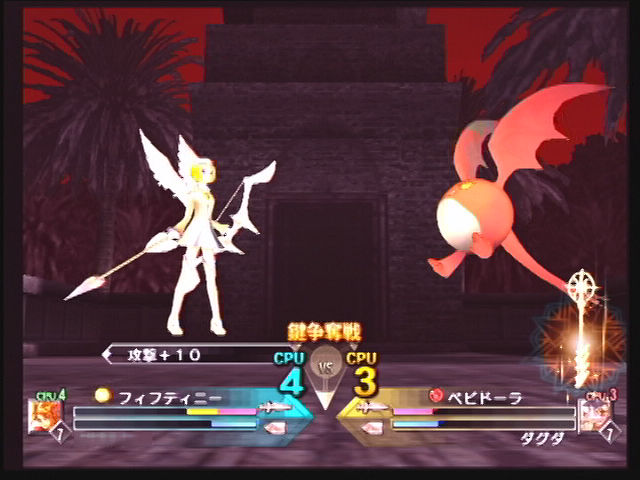The height and width of the screenshot is (480, 640).
Task: Click the VS emblem between the players
Action: (323, 365)
